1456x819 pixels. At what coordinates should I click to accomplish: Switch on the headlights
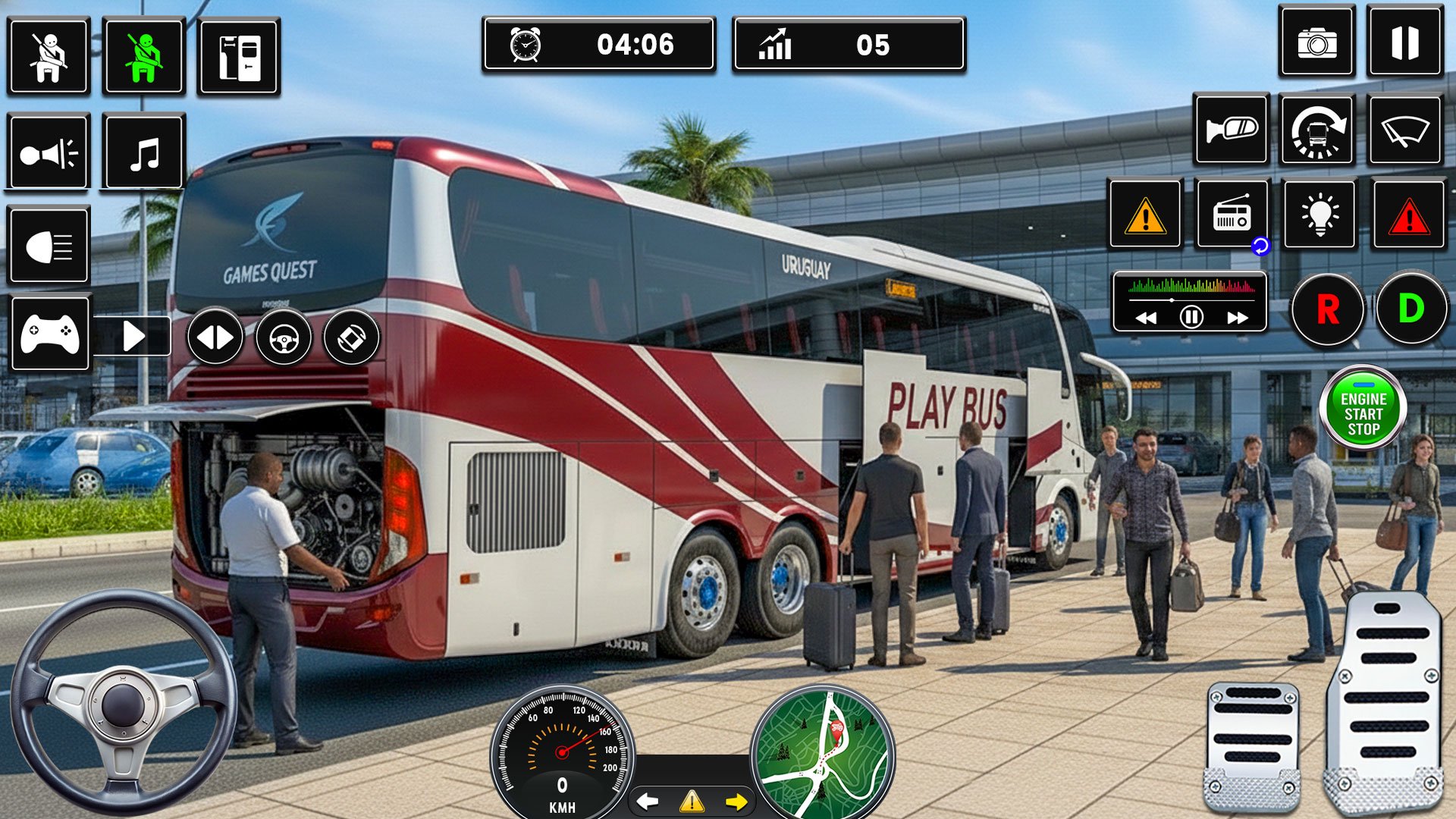(49, 246)
